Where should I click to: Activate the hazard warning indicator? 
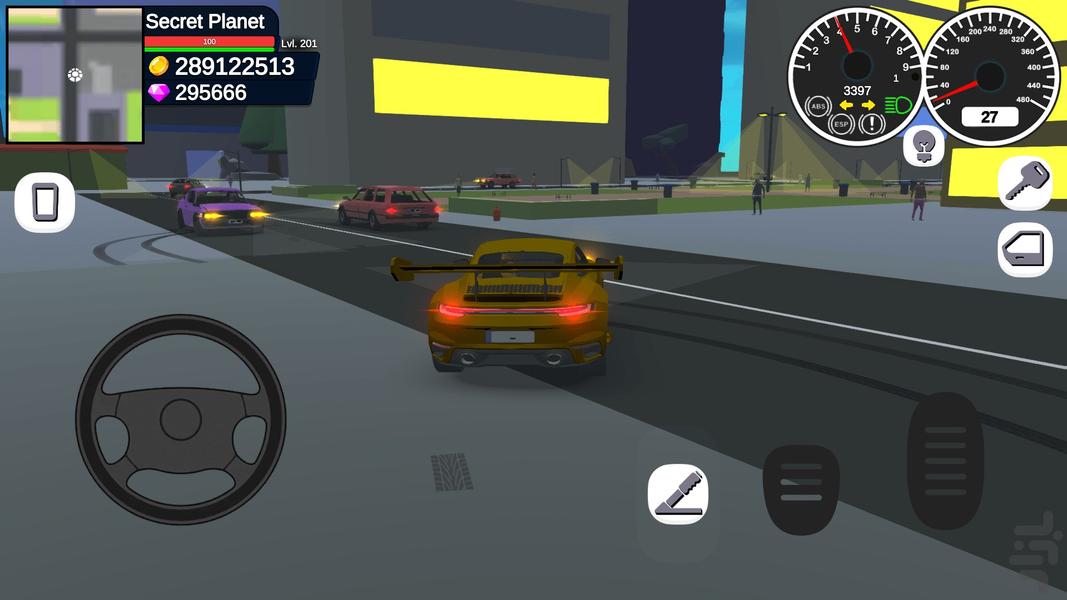click(x=872, y=124)
